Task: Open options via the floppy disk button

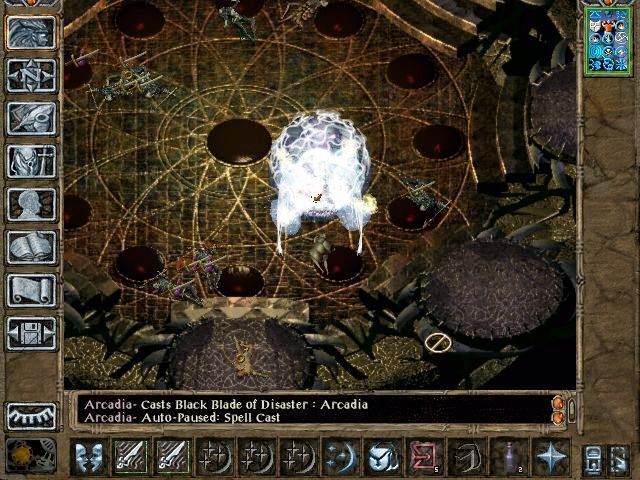Action: pyautogui.click(x=31, y=333)
